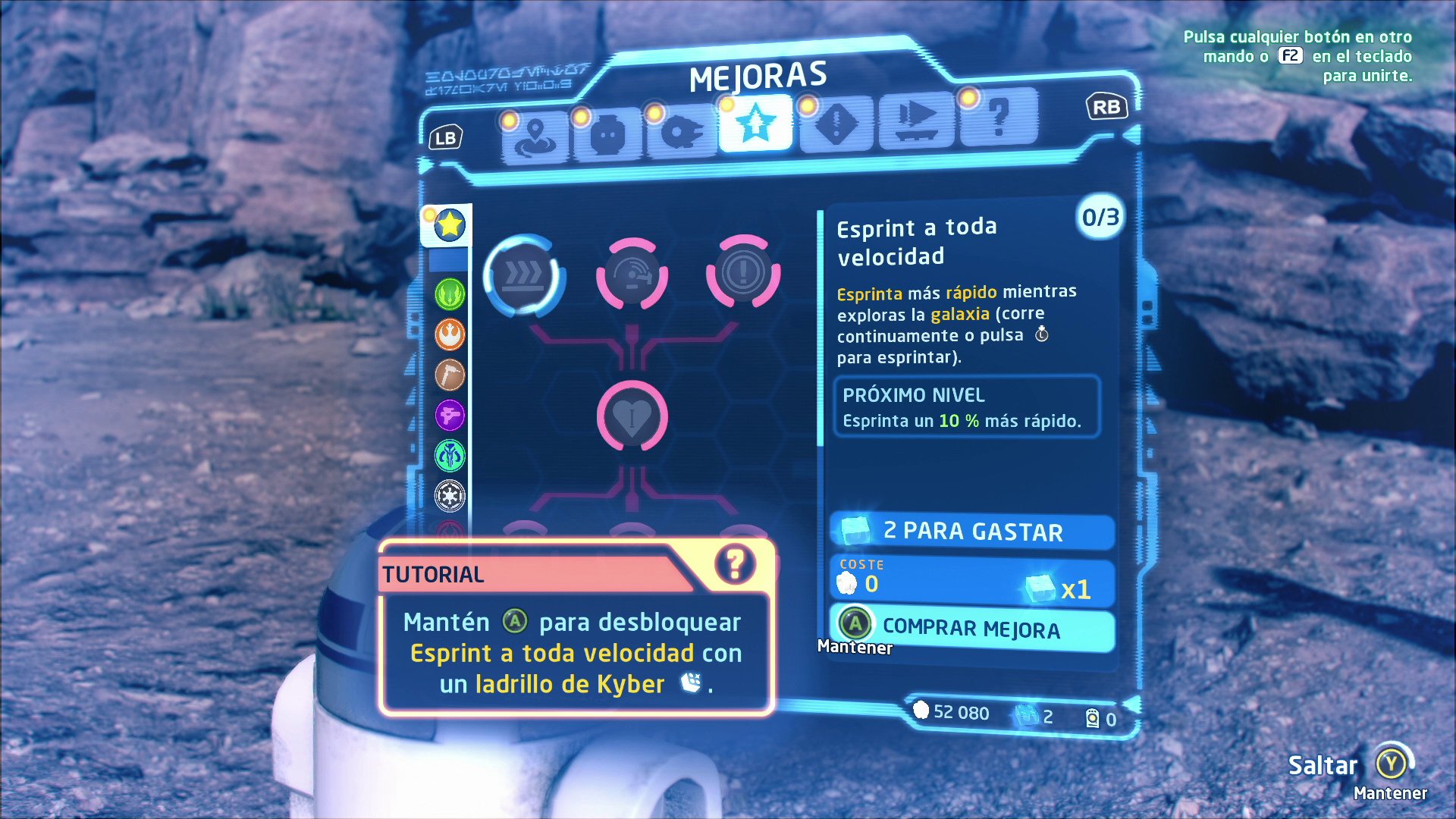The height and width of the screenshot is (819, 1456).
Task: Select the exclamation mark upgrade node
Action: 742,271
